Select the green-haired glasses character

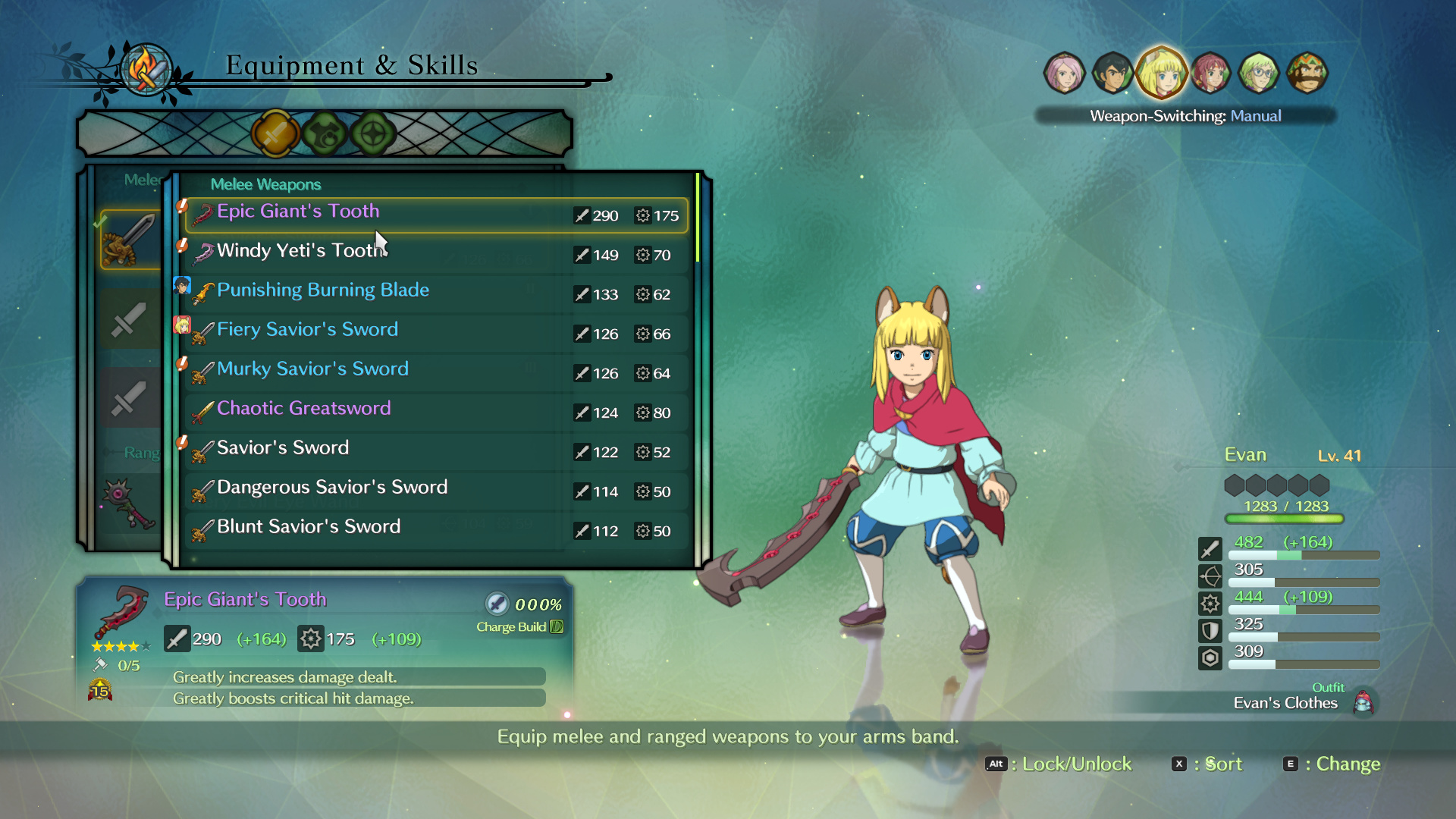pos(1259,74)
